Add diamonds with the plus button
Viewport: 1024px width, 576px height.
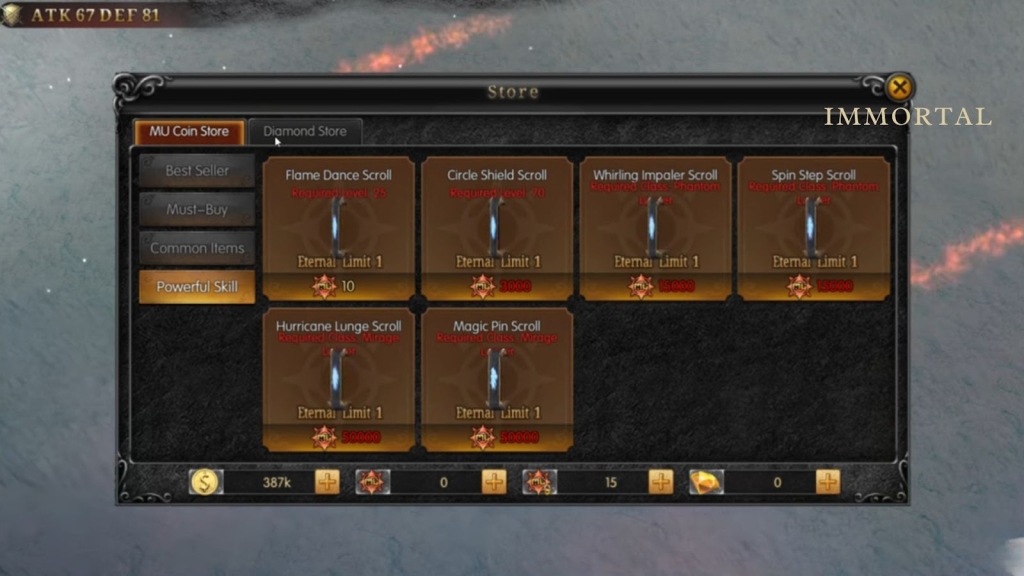828,482
